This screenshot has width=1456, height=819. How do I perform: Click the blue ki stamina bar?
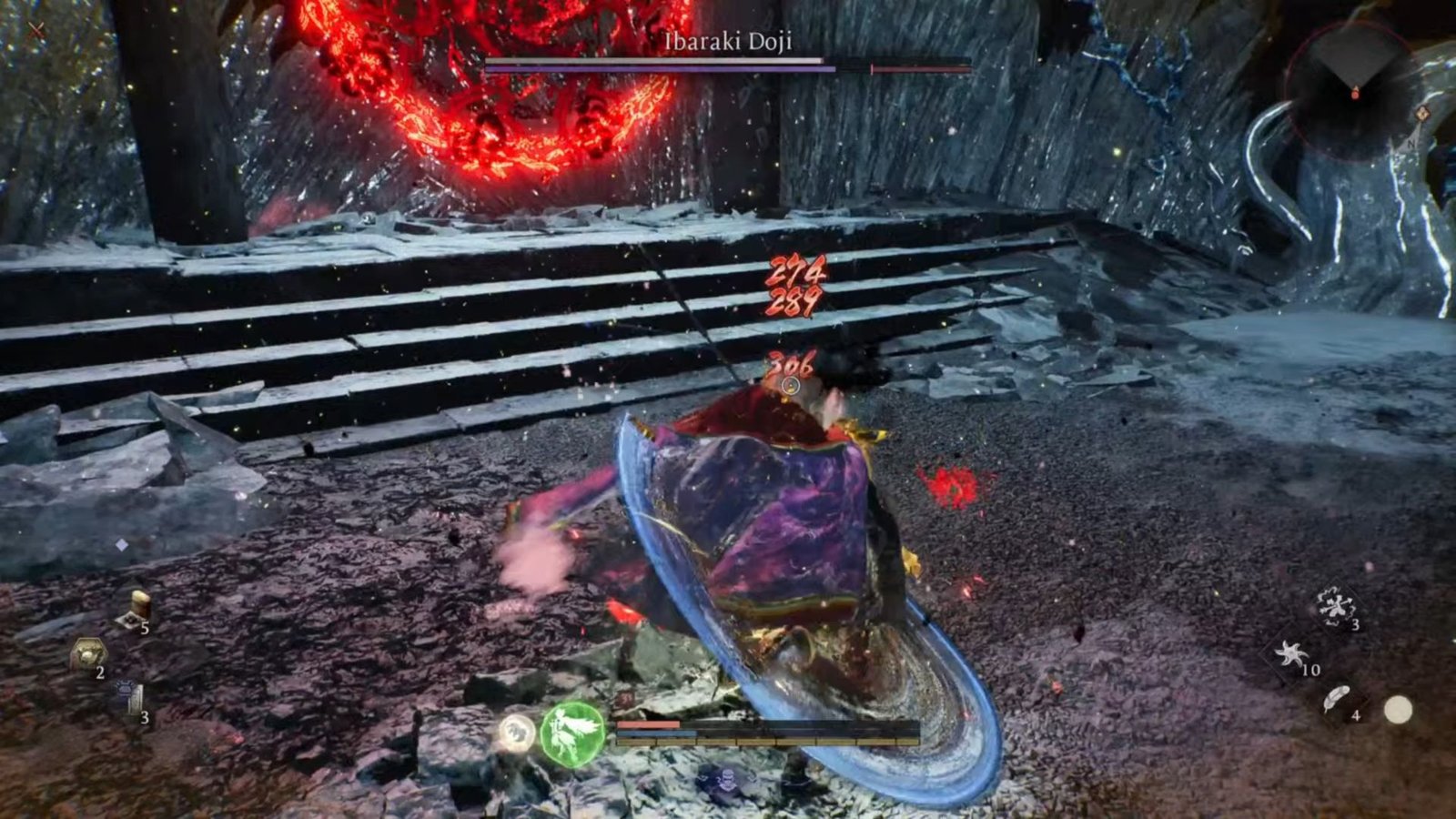tap(656, 733)
